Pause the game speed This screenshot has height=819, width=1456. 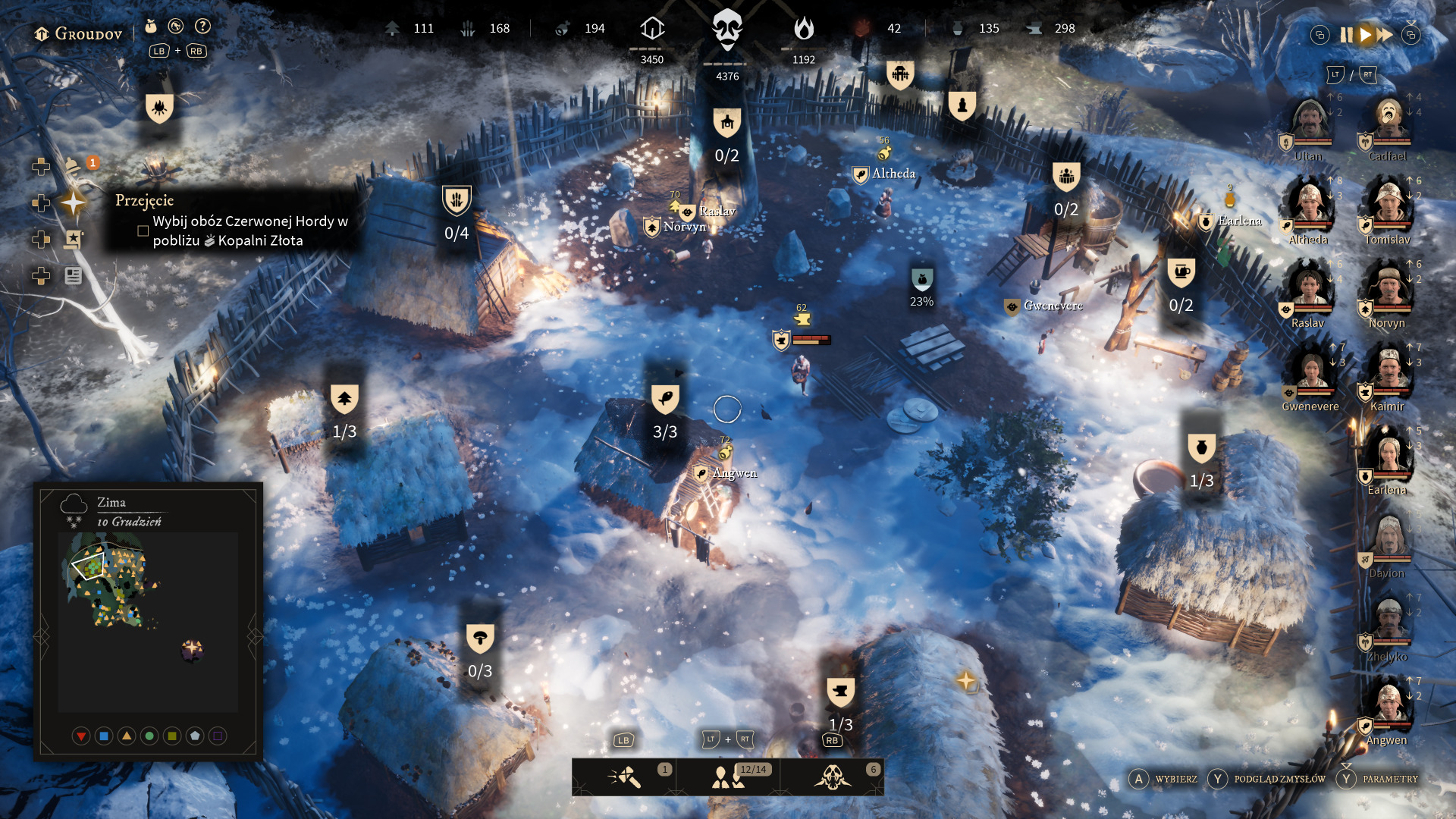click(1346, 35)
